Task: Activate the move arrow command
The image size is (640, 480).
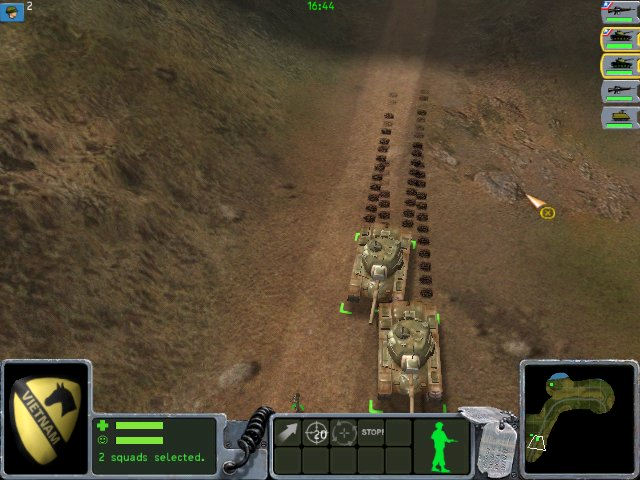Action: click(288, 433)
